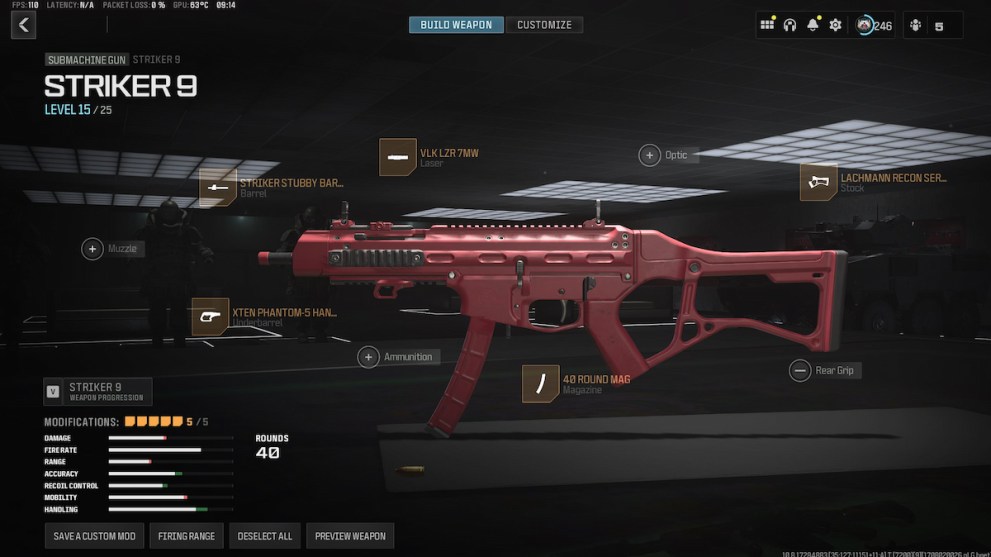The height and width of the screenshot is (557, 991).
Task: Open the grid menu icon
Action: pyautogui.click(x=767, y=25)
